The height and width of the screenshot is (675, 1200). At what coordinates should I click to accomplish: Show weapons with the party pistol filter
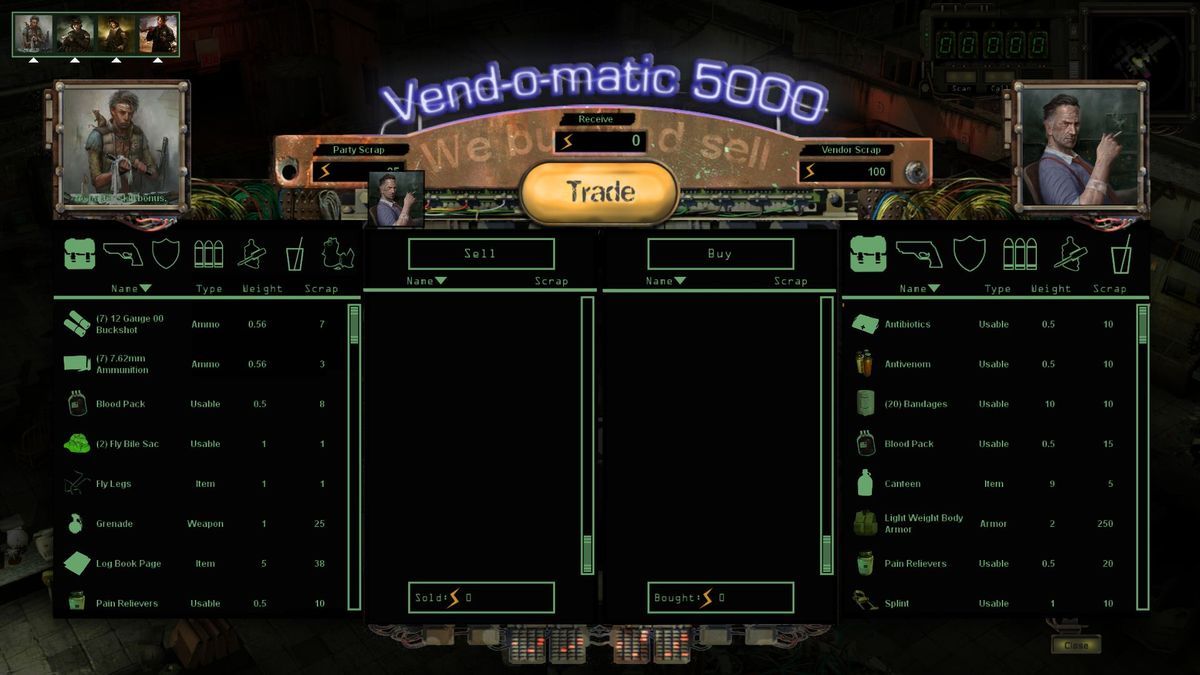tap(122, 254)
